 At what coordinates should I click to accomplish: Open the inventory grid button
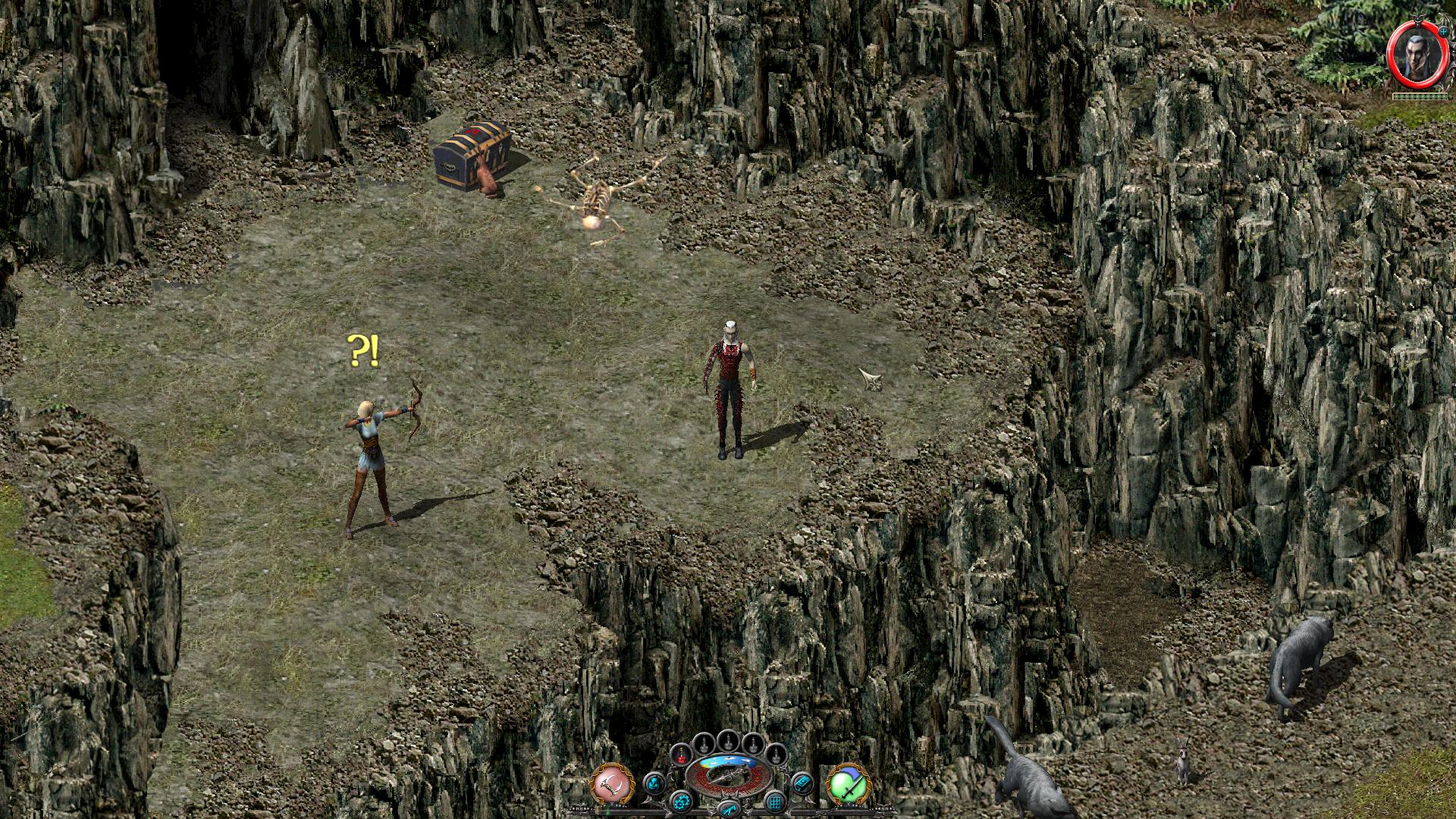tap(775, 801)
